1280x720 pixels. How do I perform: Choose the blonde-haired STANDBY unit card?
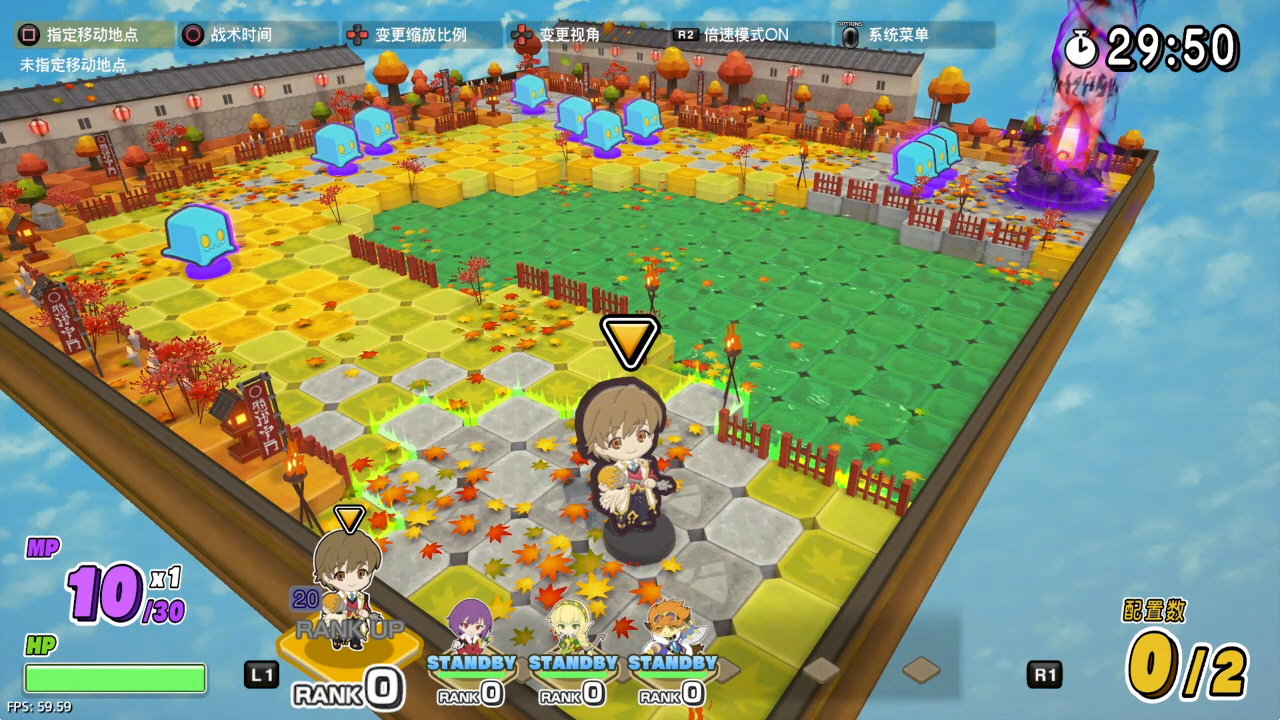(573, 640)
